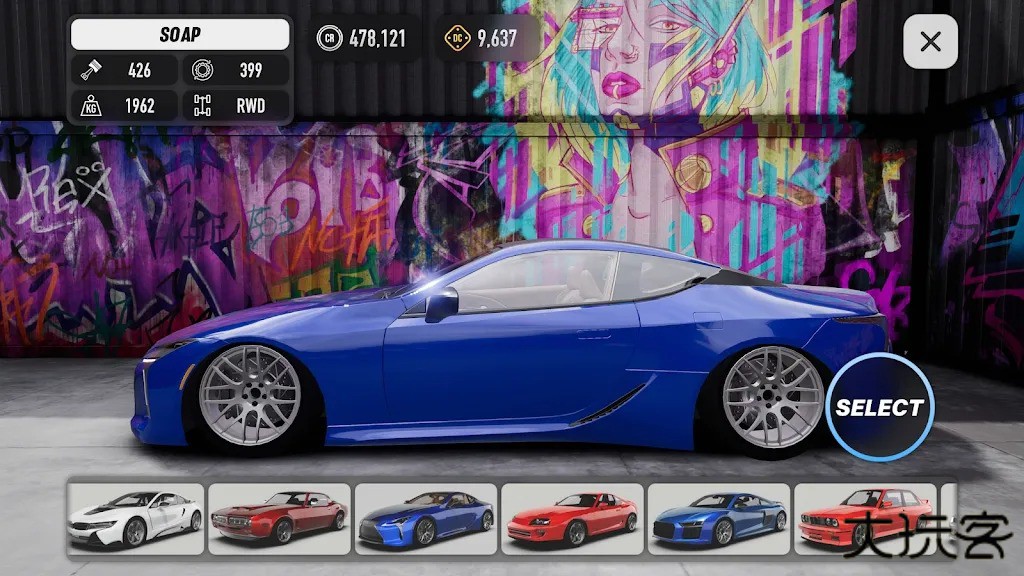Choose the red Supra-style sports car thumbnail
The image size is (1024, 576).
point(572,518)
